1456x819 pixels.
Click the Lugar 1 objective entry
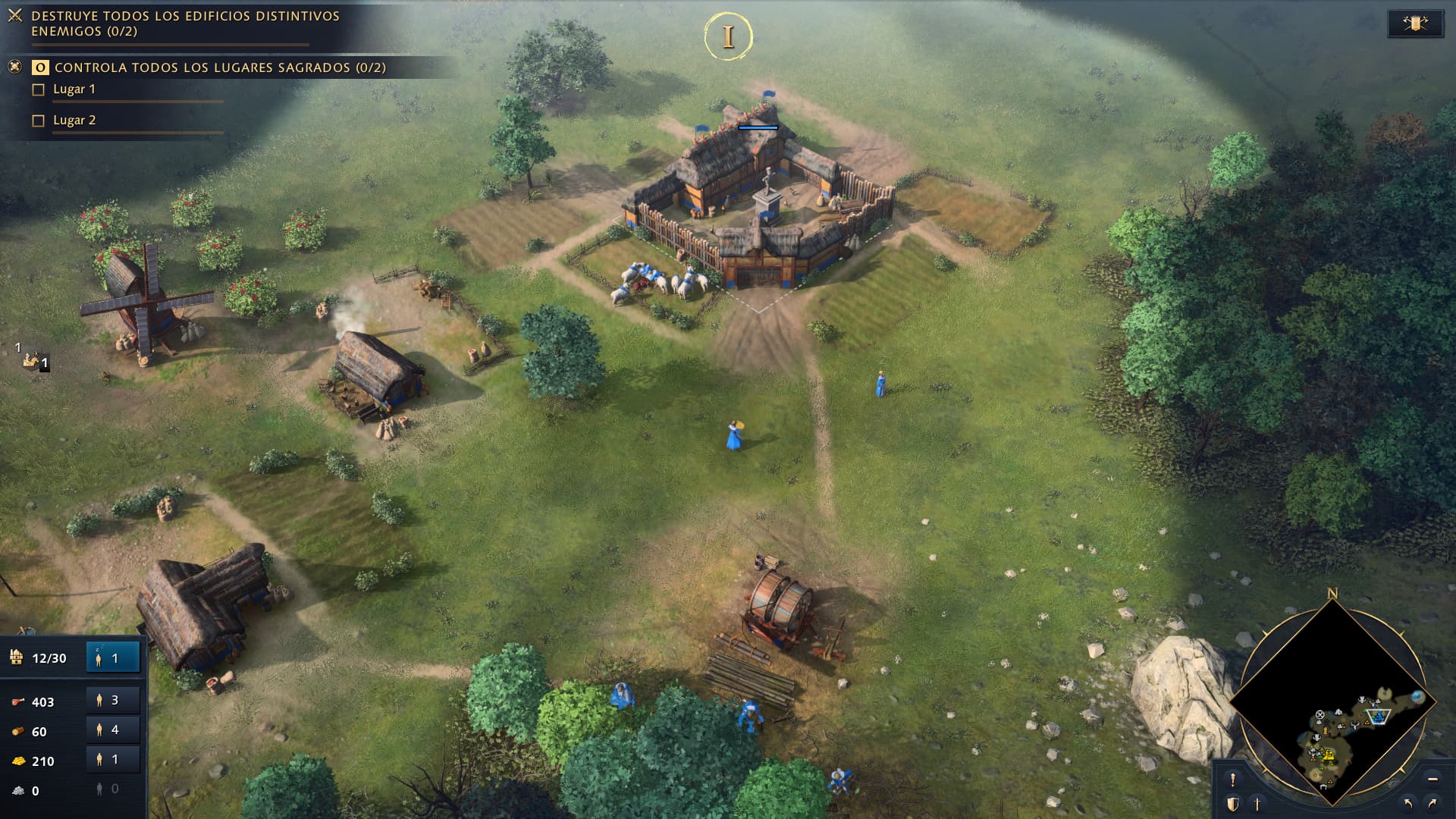pyautogui.click(x=74, y=89)
